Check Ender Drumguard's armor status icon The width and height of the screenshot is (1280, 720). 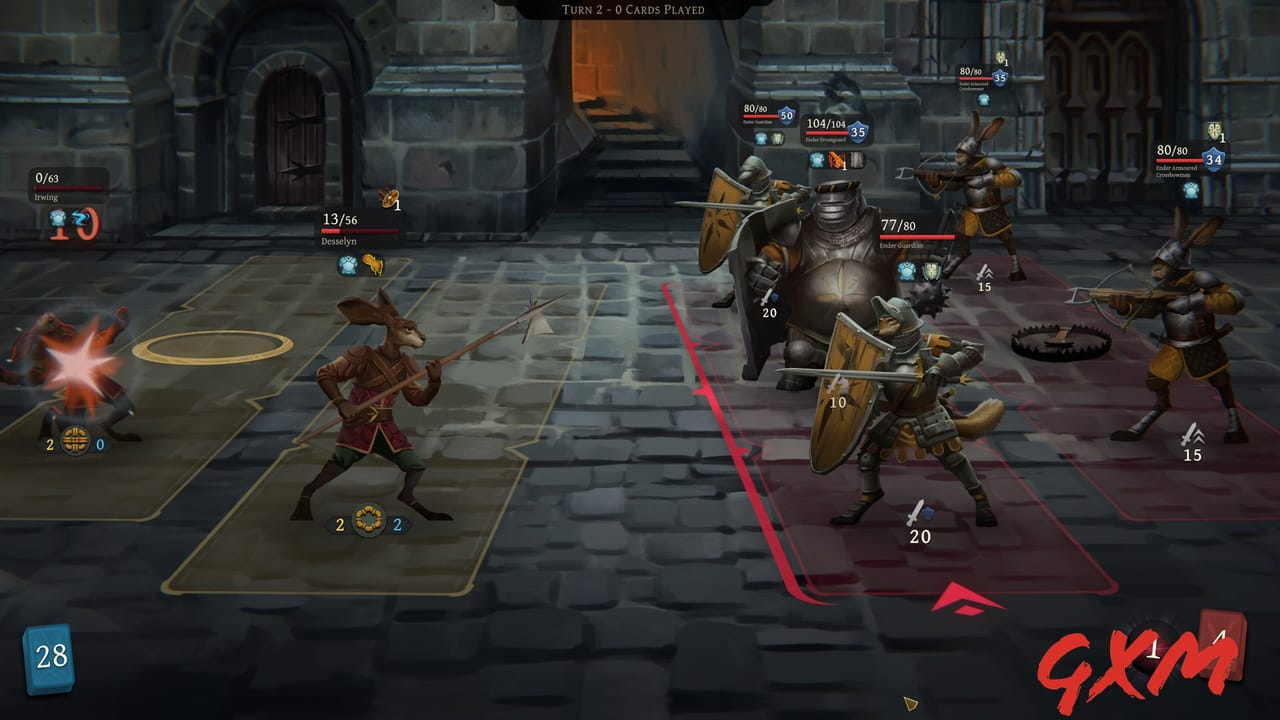[818, 160]
